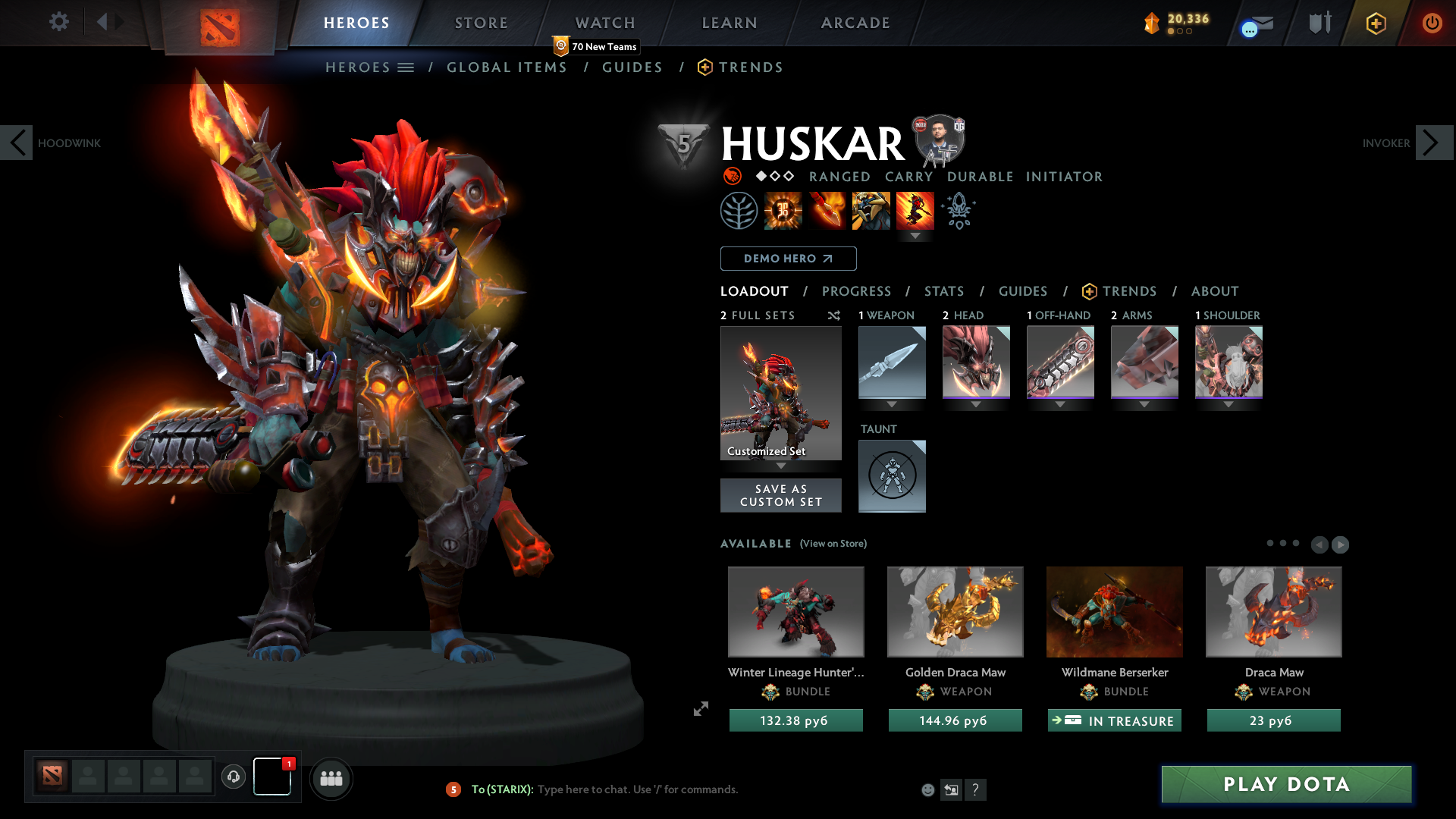This screenshot has width=1456, height=819.
Task: Click the shuffle loadout icon
Action: tap(833, 315)
